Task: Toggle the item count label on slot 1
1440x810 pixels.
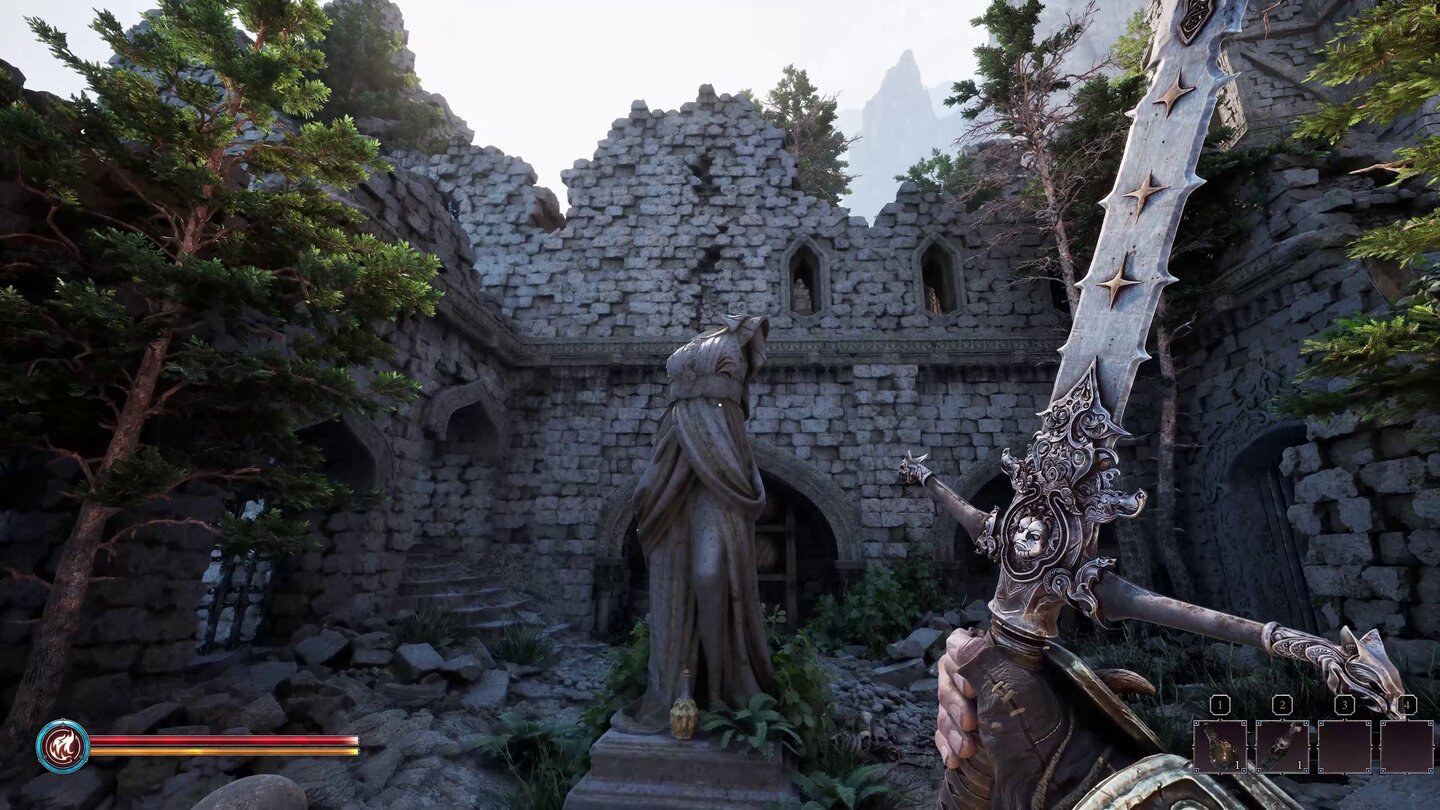Action: (x=1237, y=764)
